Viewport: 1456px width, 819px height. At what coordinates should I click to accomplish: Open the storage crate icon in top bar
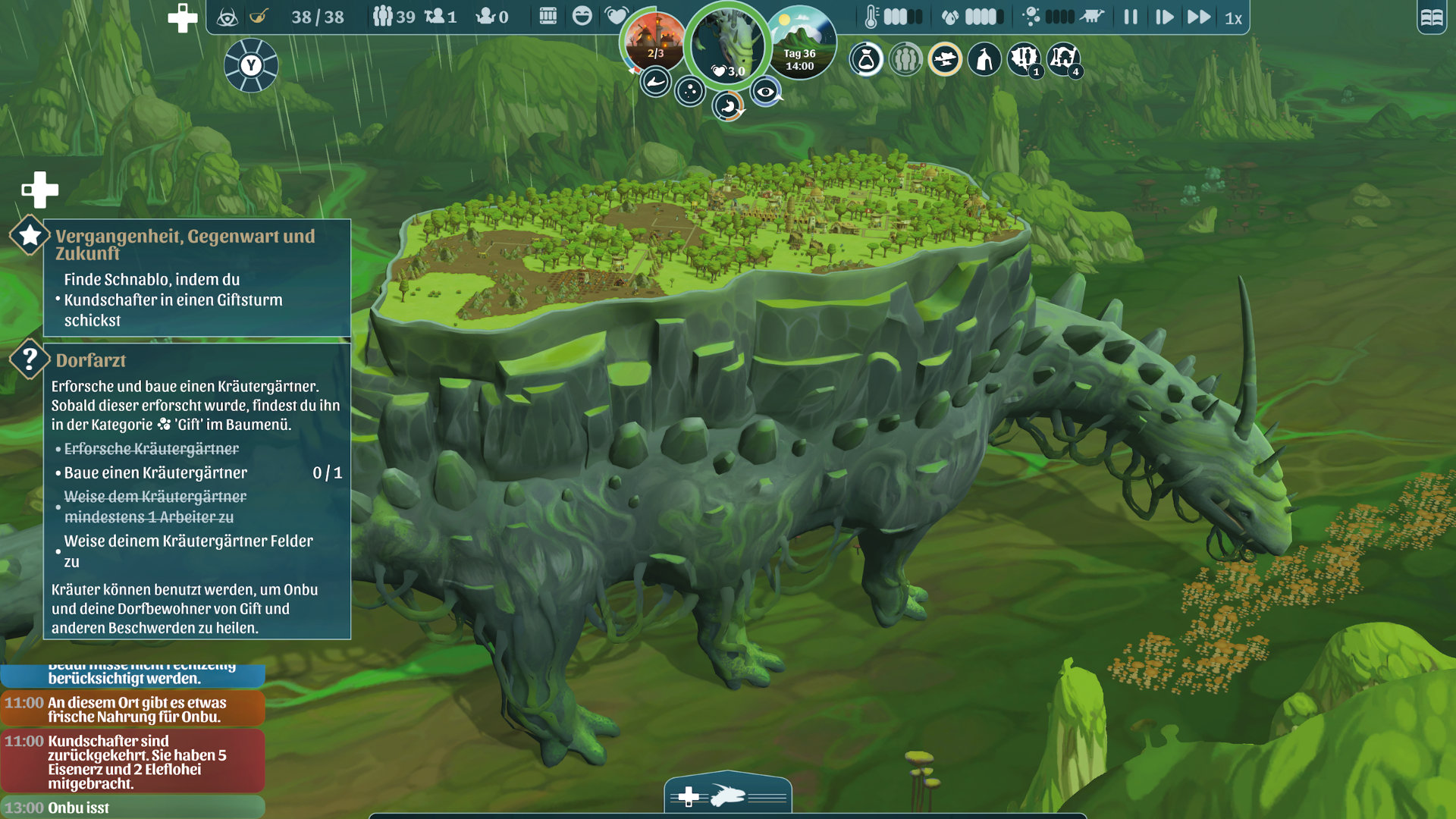[x=548, y=17]
